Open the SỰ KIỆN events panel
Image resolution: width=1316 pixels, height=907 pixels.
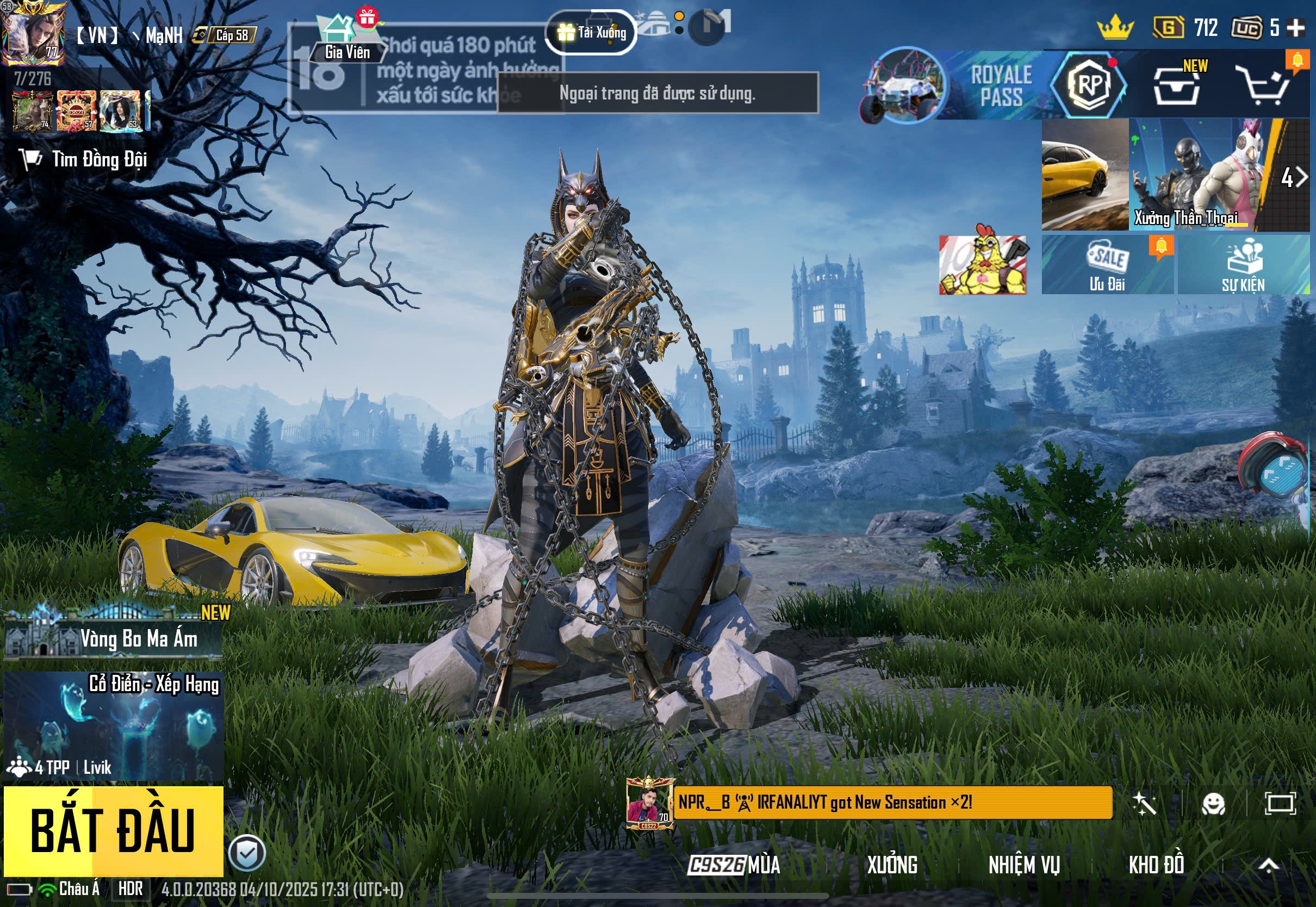[1243, 265]
